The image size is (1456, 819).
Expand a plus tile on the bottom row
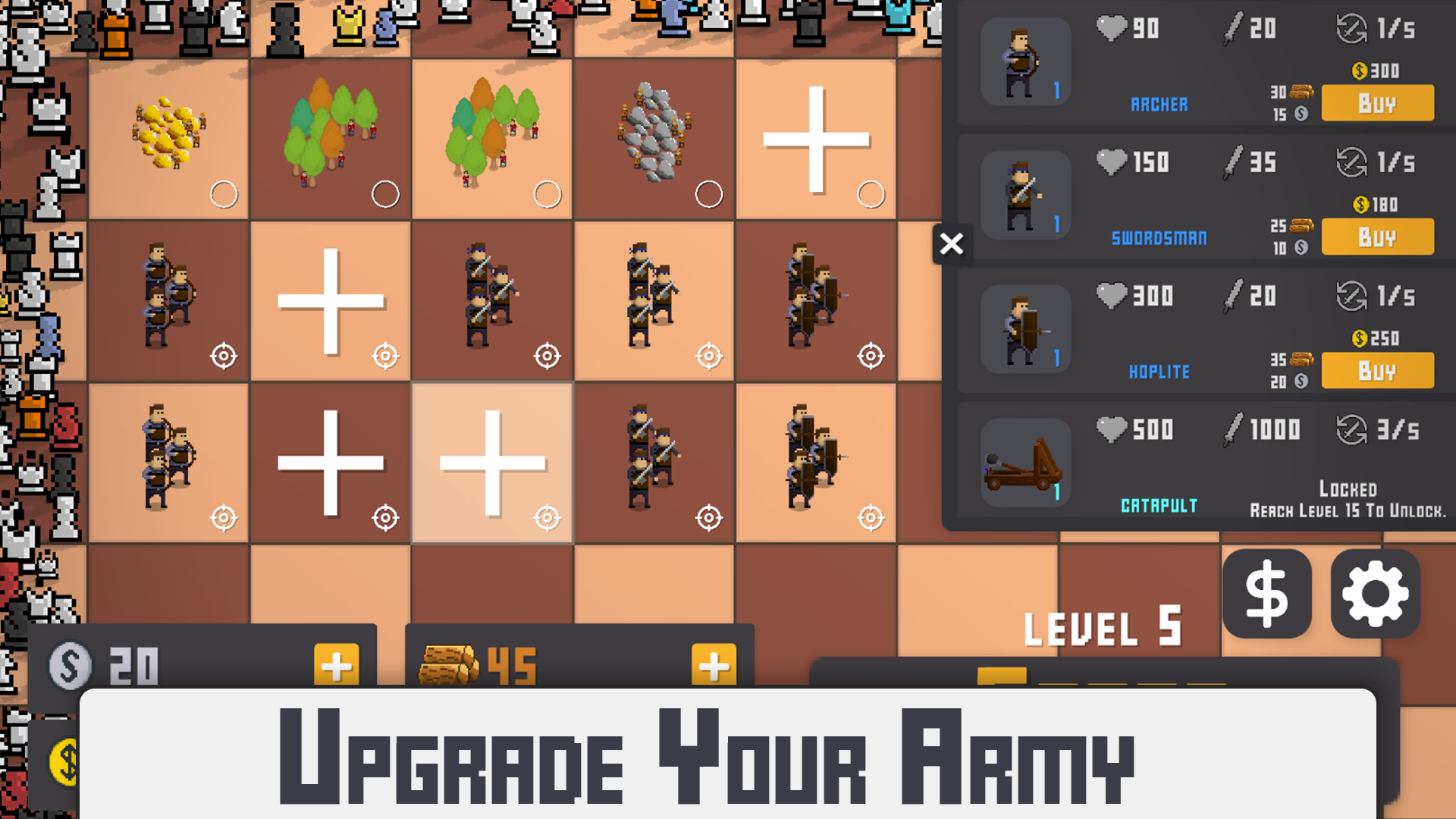[330, 464]
